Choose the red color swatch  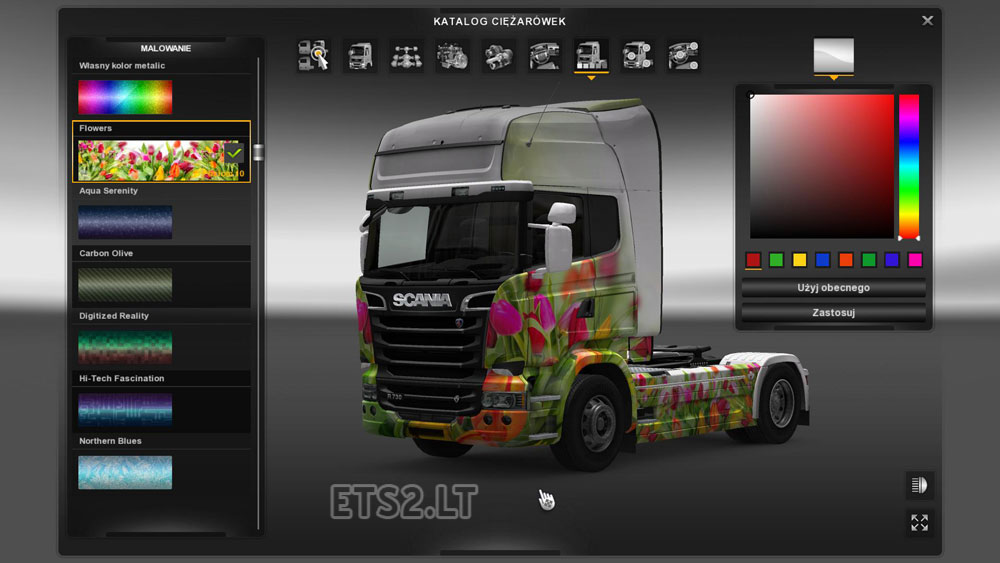point(754,260)
